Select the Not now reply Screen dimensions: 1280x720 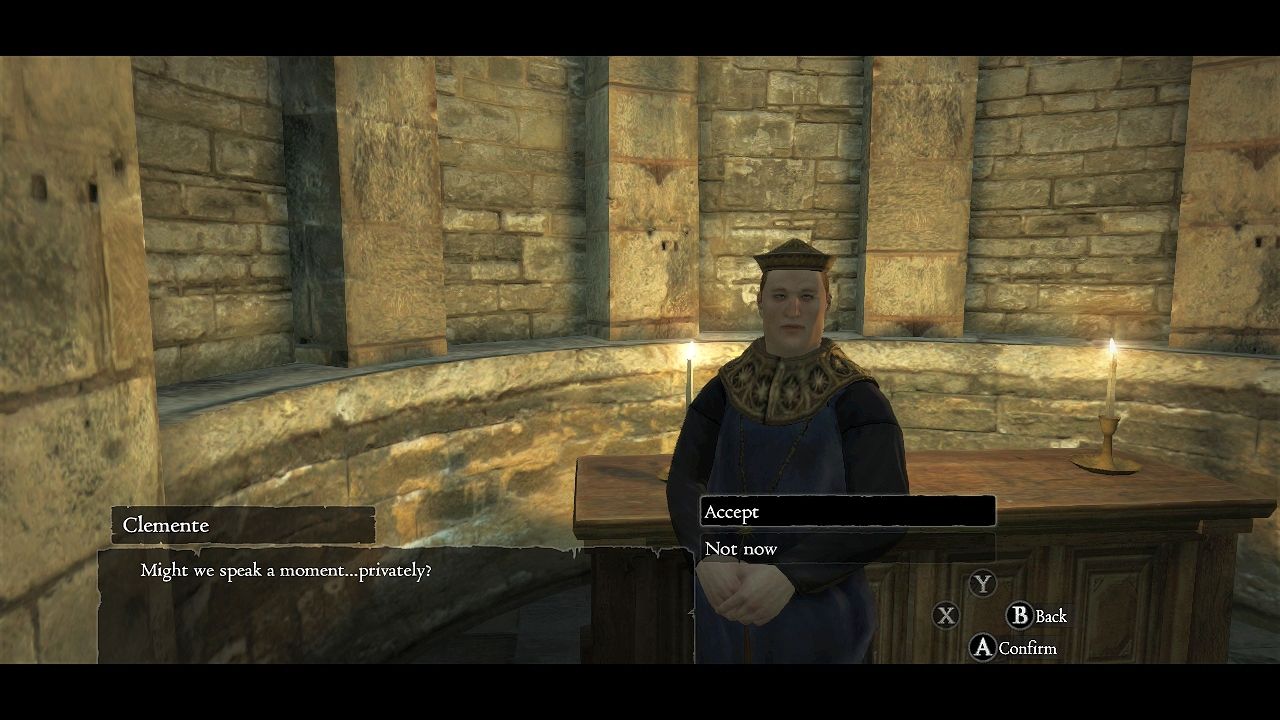point(846,548)
